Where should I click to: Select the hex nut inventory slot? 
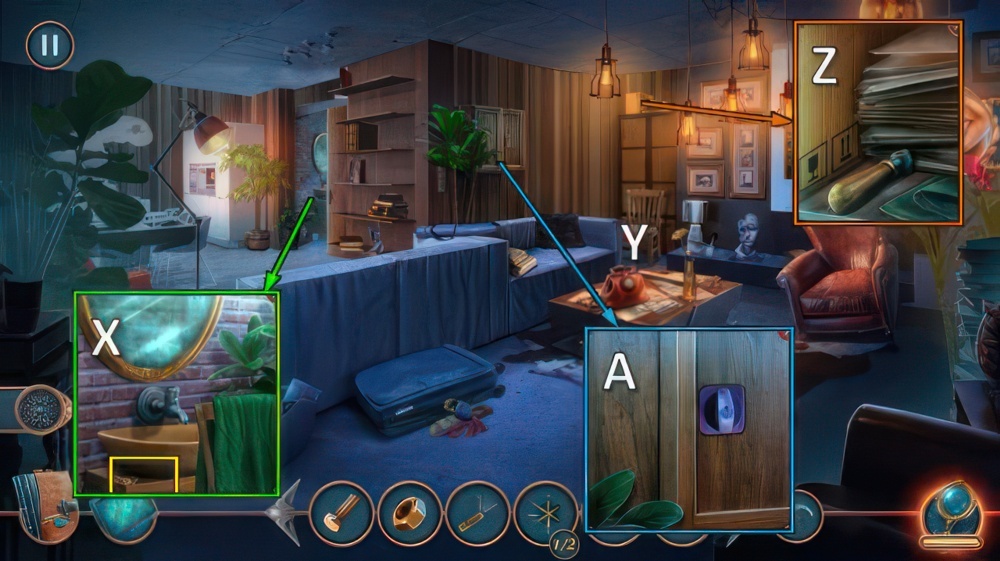coord(410,514)
